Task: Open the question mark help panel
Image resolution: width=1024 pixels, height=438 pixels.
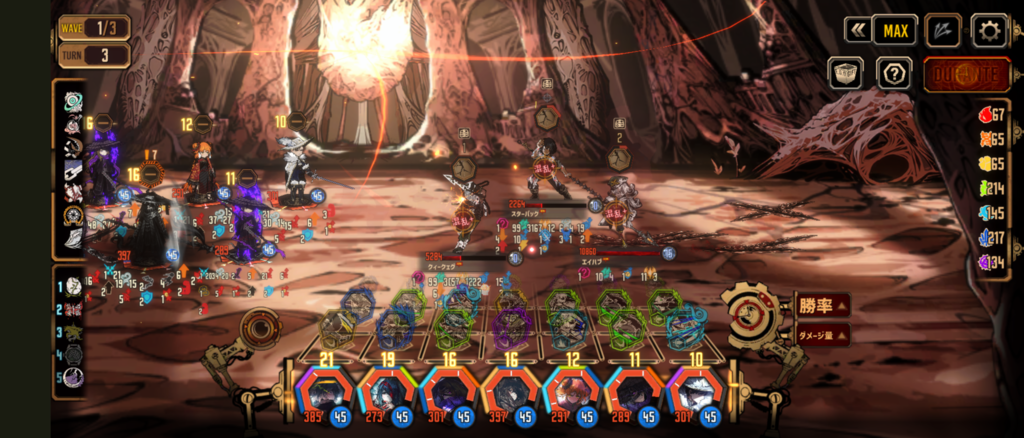Action: 893,73
